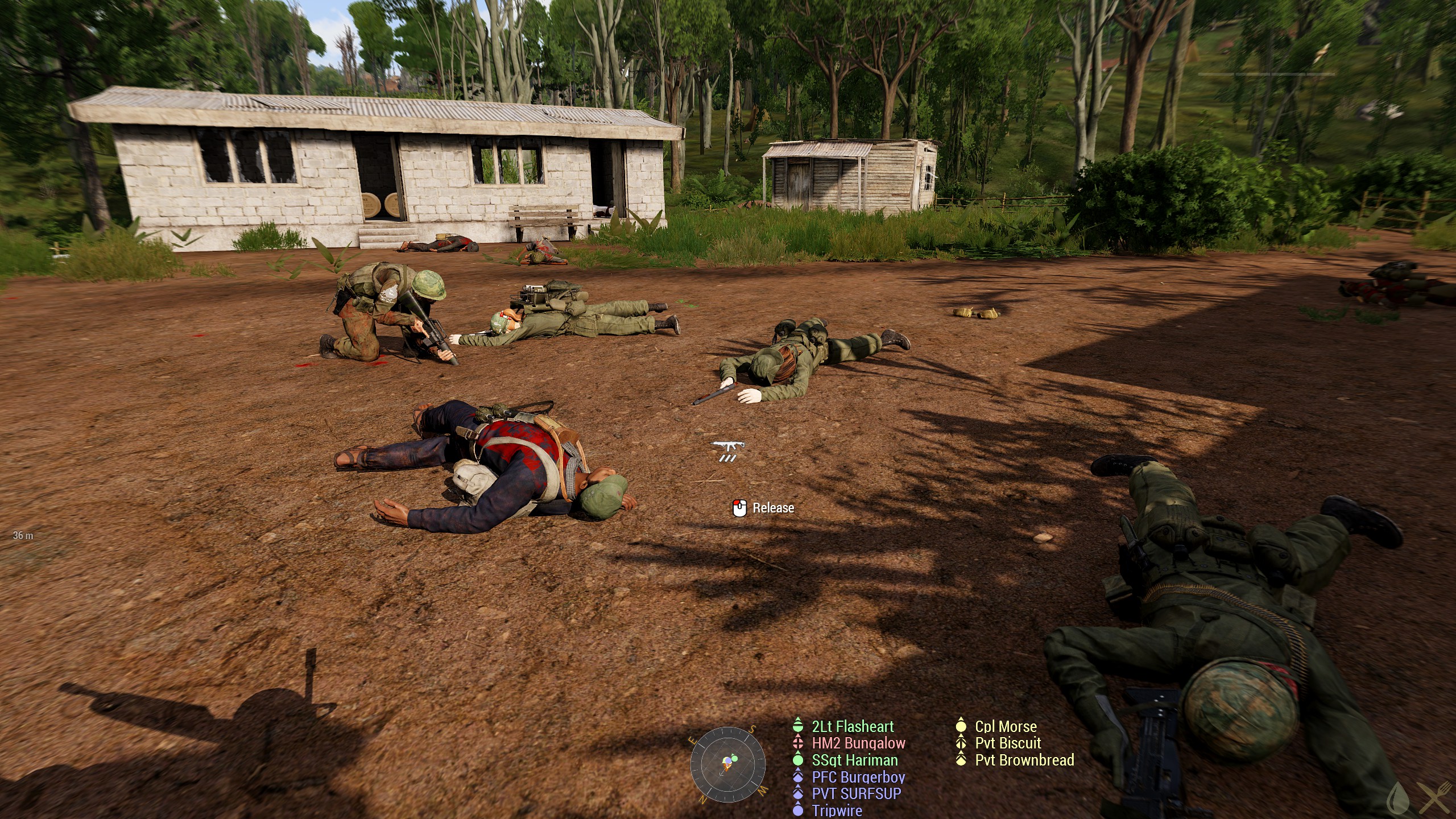This screenshot has width=1456, height=819.
Task: Choose SSgt Hariman from the squad roster
Action: pos(855,760)
